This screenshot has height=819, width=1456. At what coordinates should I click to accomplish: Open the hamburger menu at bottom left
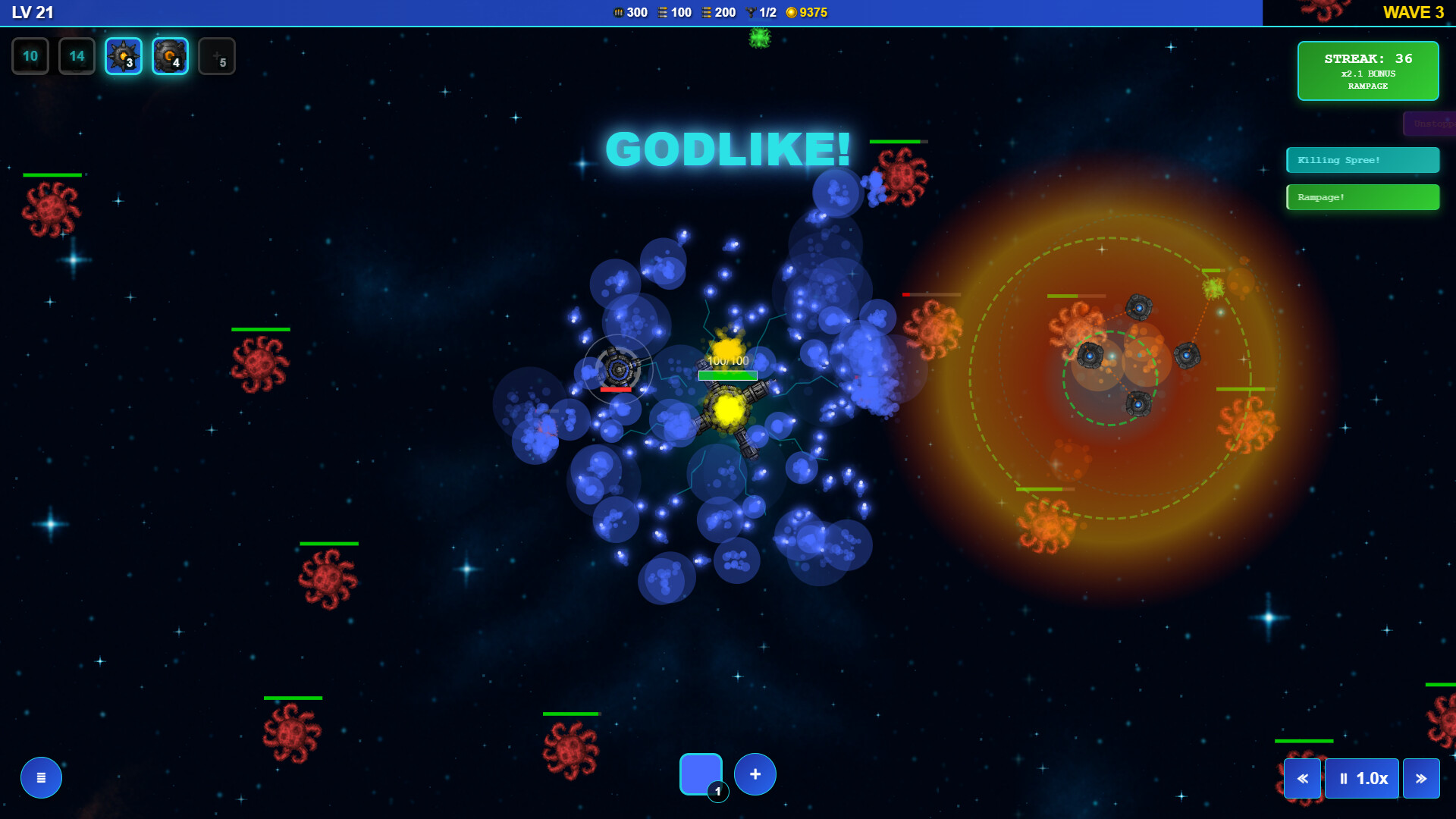(40, 777)
